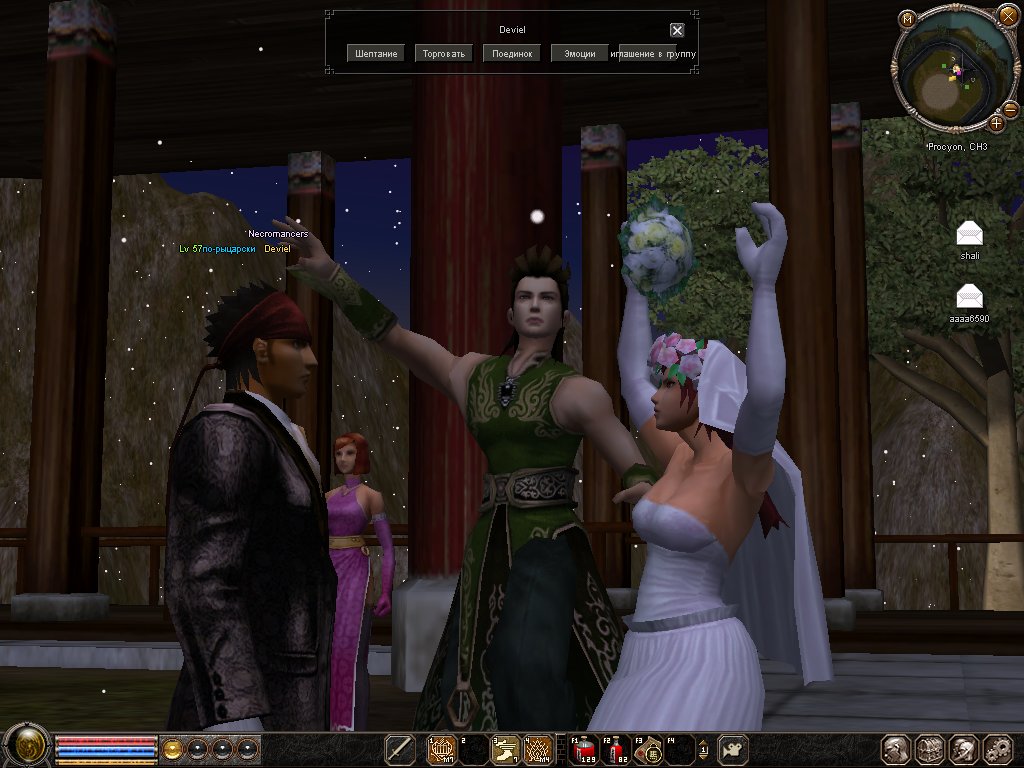Click the camera icon on the hotbar
This screenshot has height=768, width=1024.
point(733,748)
